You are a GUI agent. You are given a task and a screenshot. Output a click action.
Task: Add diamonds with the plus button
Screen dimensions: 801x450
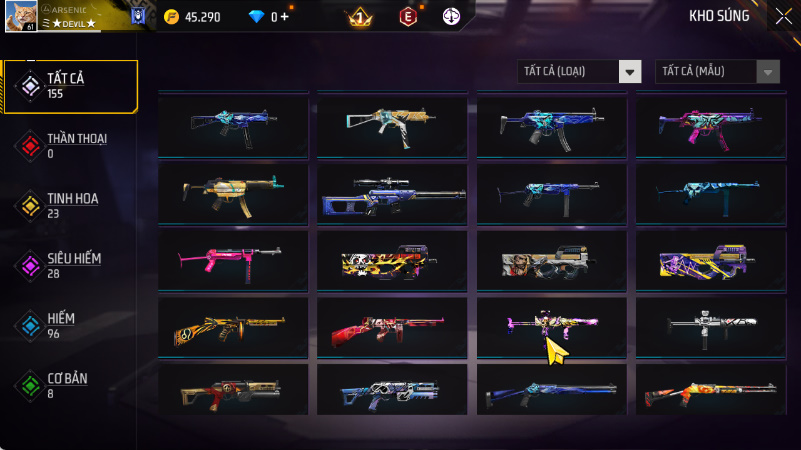pos(286,17)
